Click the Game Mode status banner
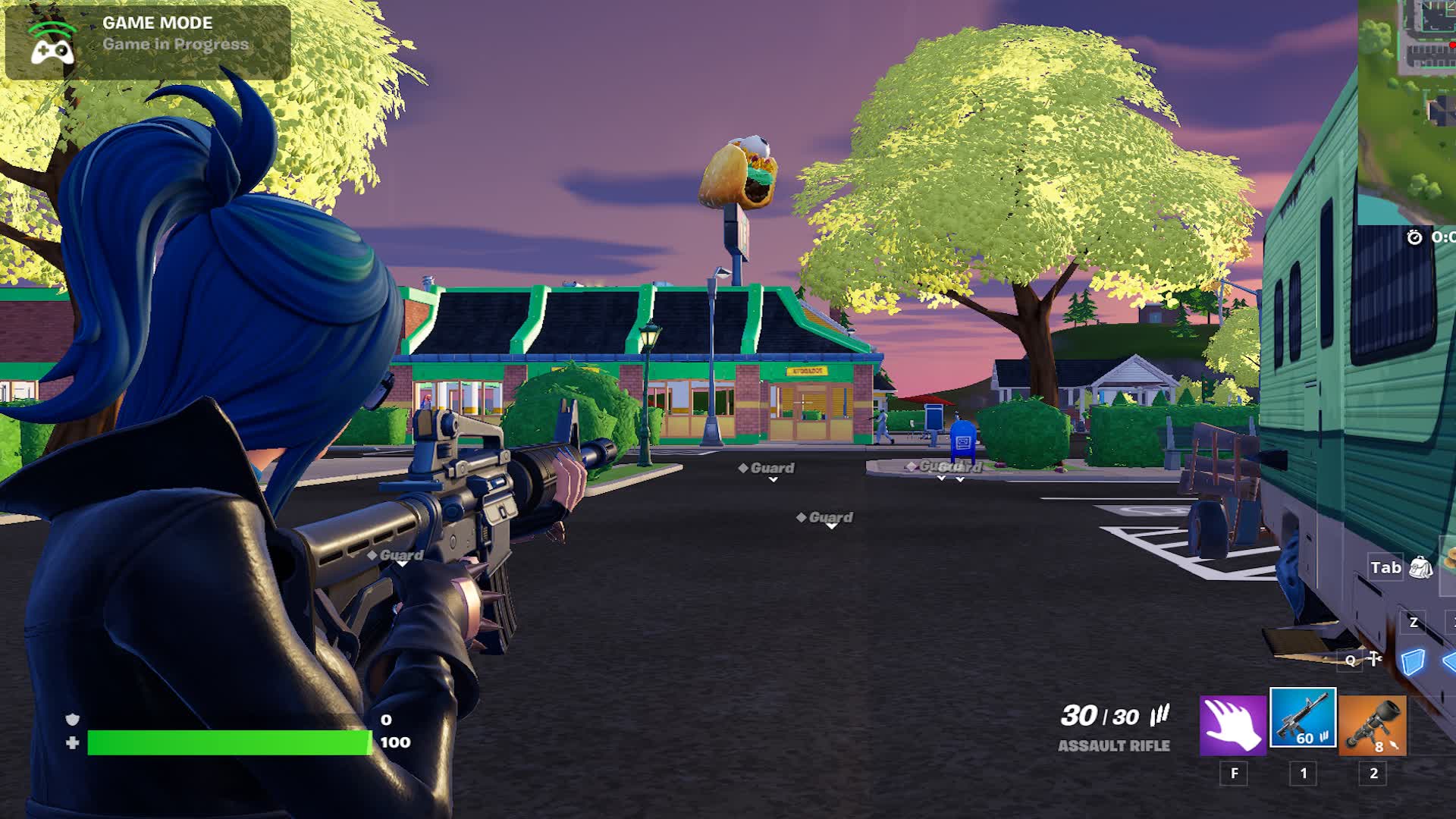The image size is (1456, 819). (148, 42)
